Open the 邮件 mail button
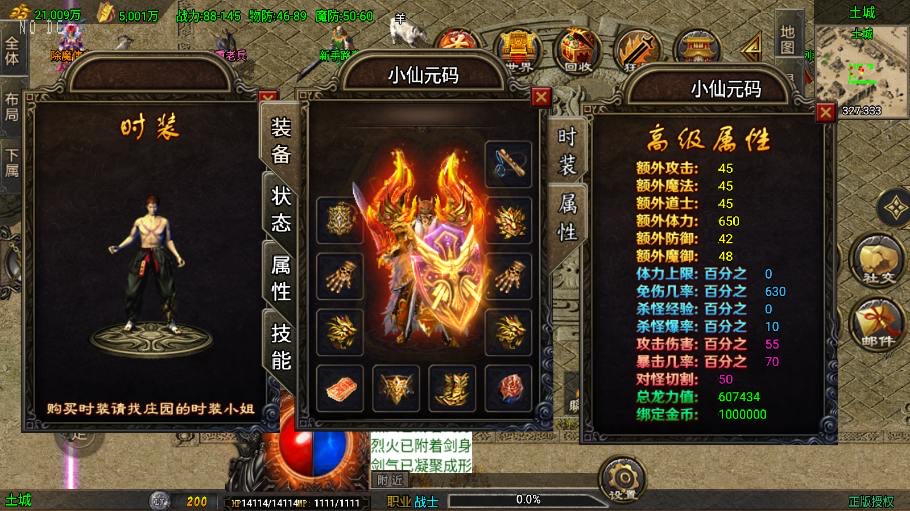Viewport: 910px width, 511px height. pos(876,323)
